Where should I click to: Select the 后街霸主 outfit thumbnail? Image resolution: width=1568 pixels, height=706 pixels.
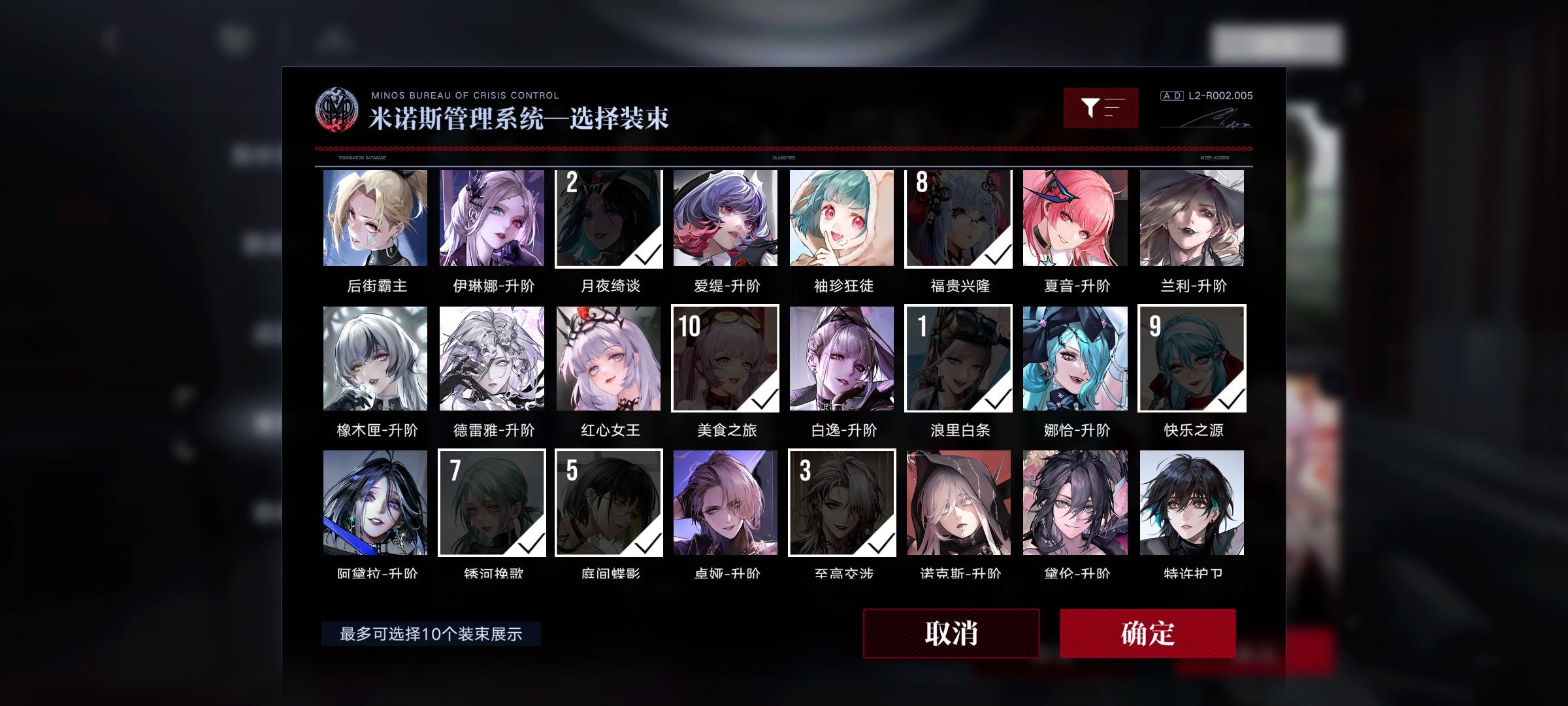point(376,218)
